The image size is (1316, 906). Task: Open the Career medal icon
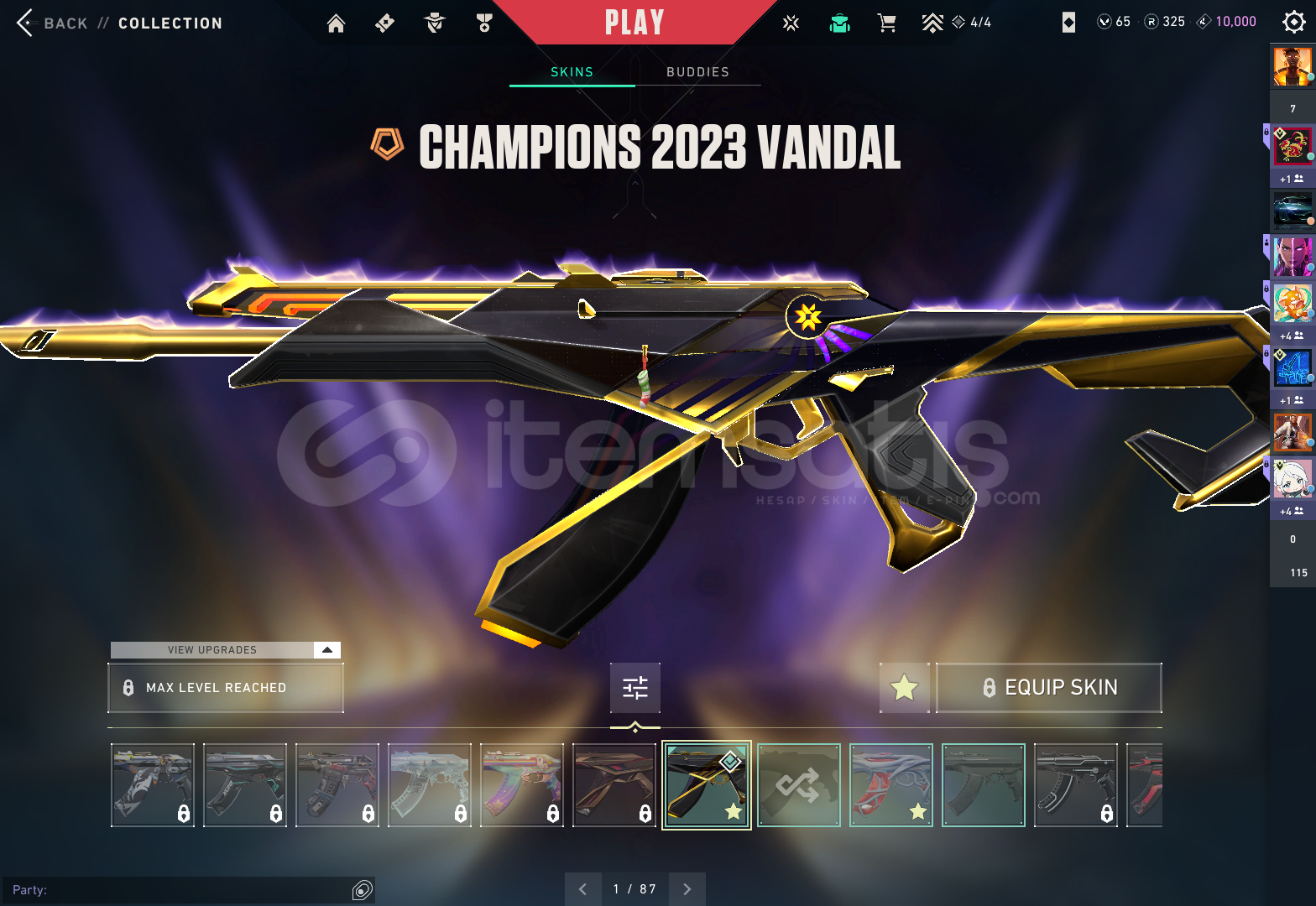coord(483,23)
